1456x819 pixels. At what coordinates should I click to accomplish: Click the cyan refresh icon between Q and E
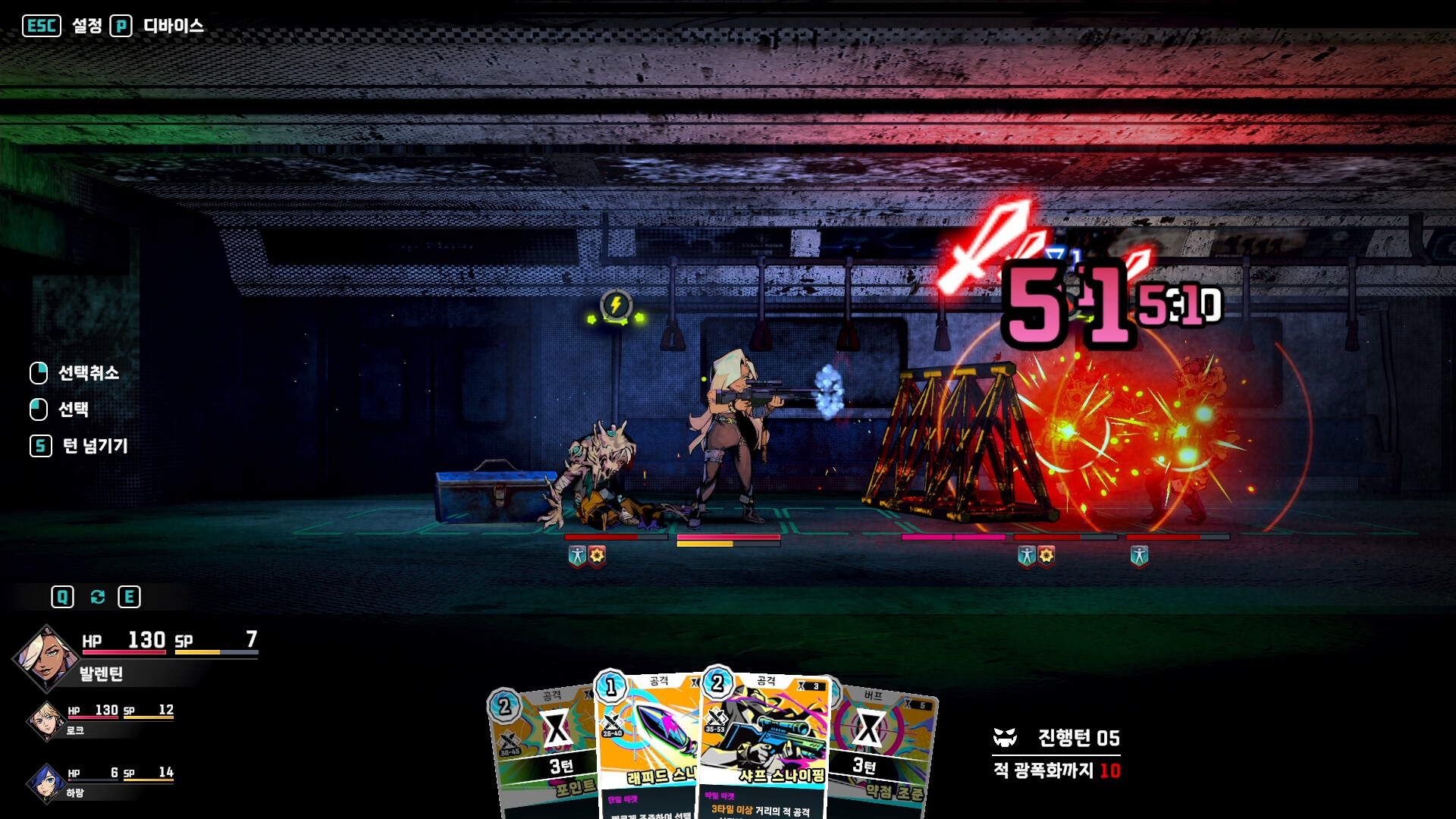(96, 597)
